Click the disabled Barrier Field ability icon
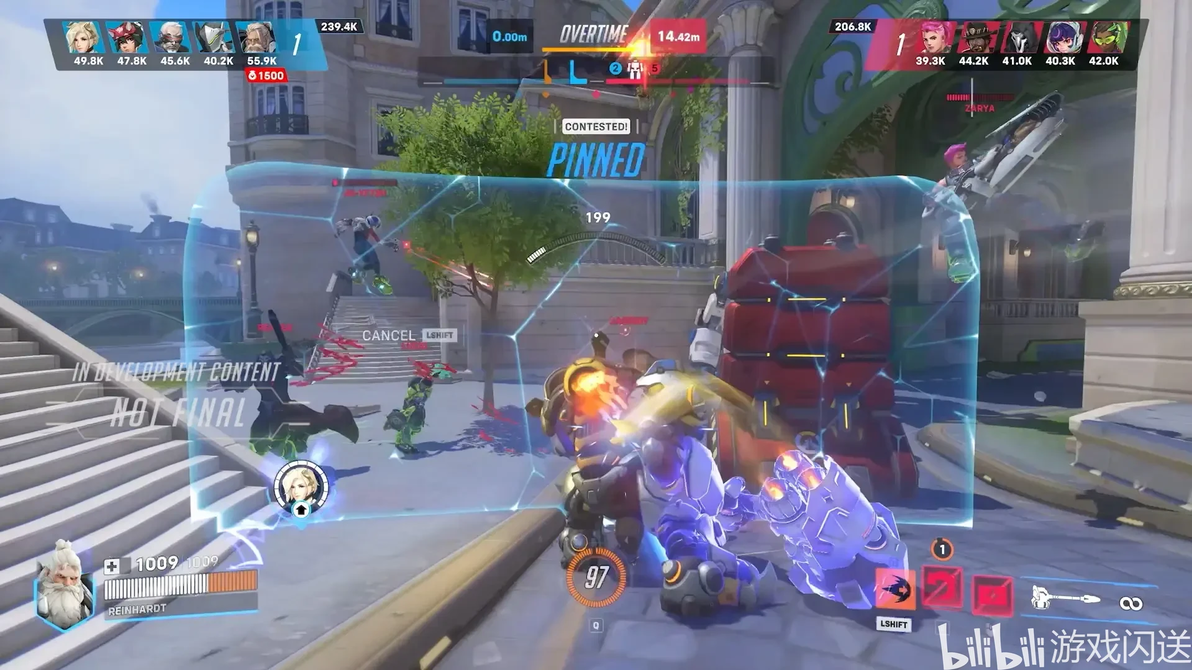Image resolution: width=1192 pixels, height=670 pixels. click(991, 595)
